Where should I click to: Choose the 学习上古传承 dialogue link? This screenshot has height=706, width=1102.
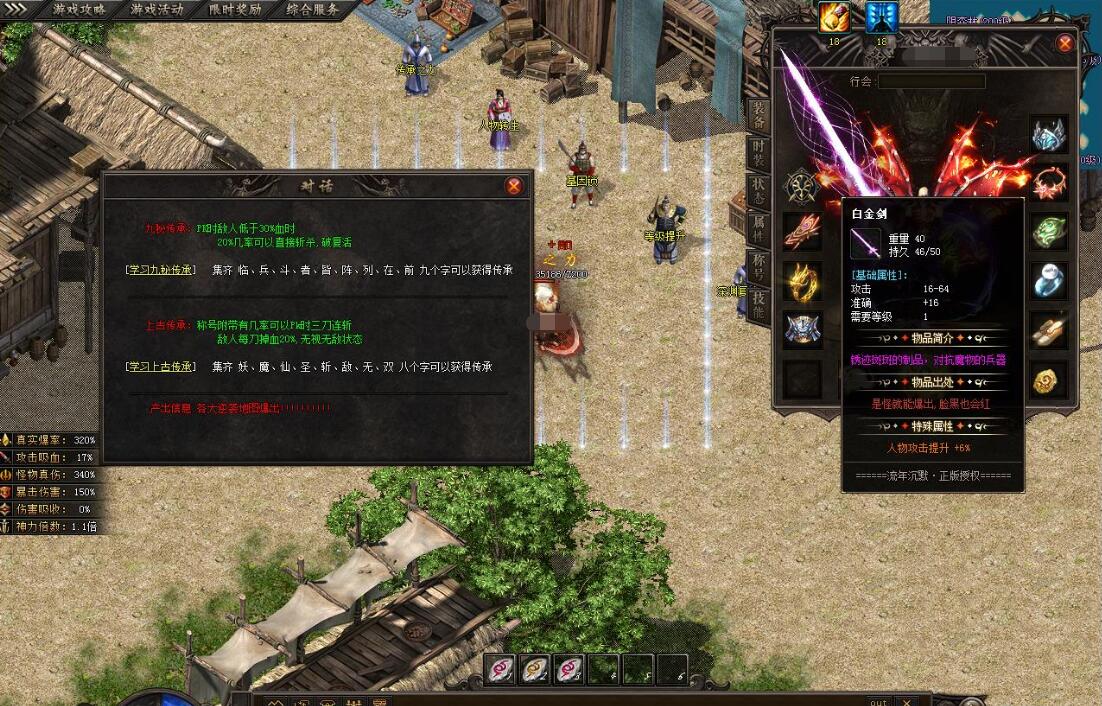[160, 367]
